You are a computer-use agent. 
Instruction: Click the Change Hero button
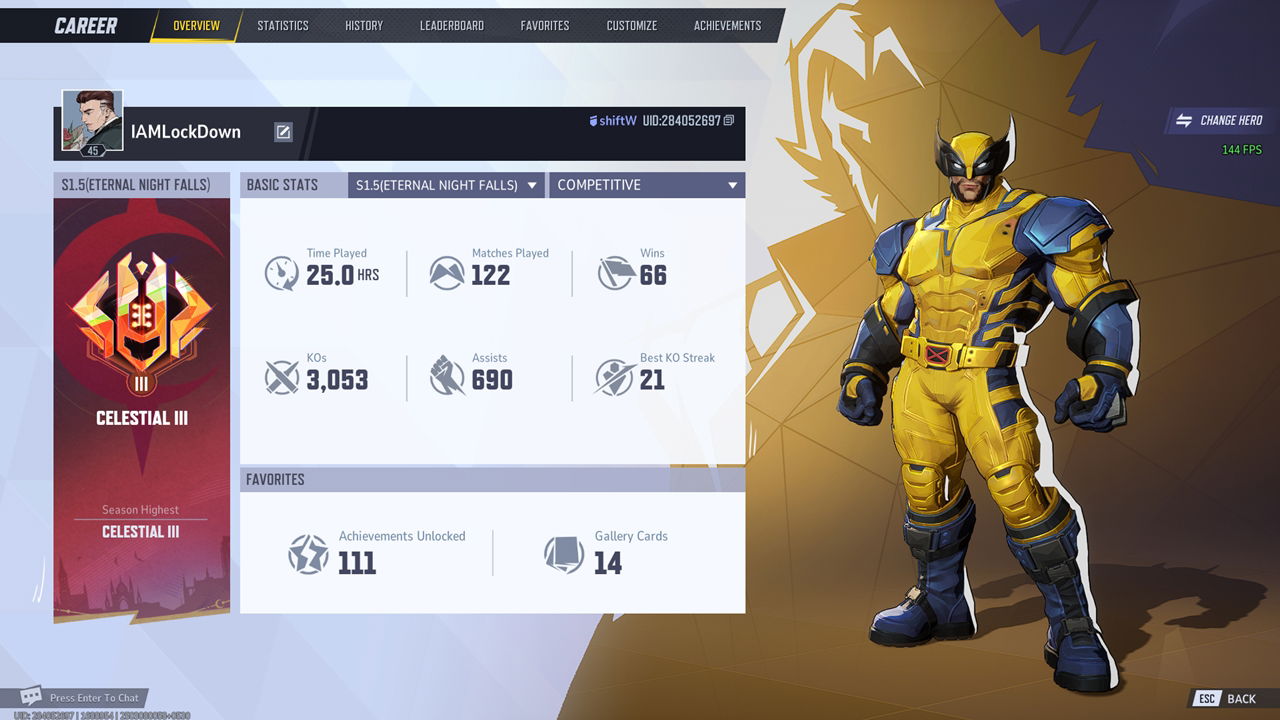1218,120
